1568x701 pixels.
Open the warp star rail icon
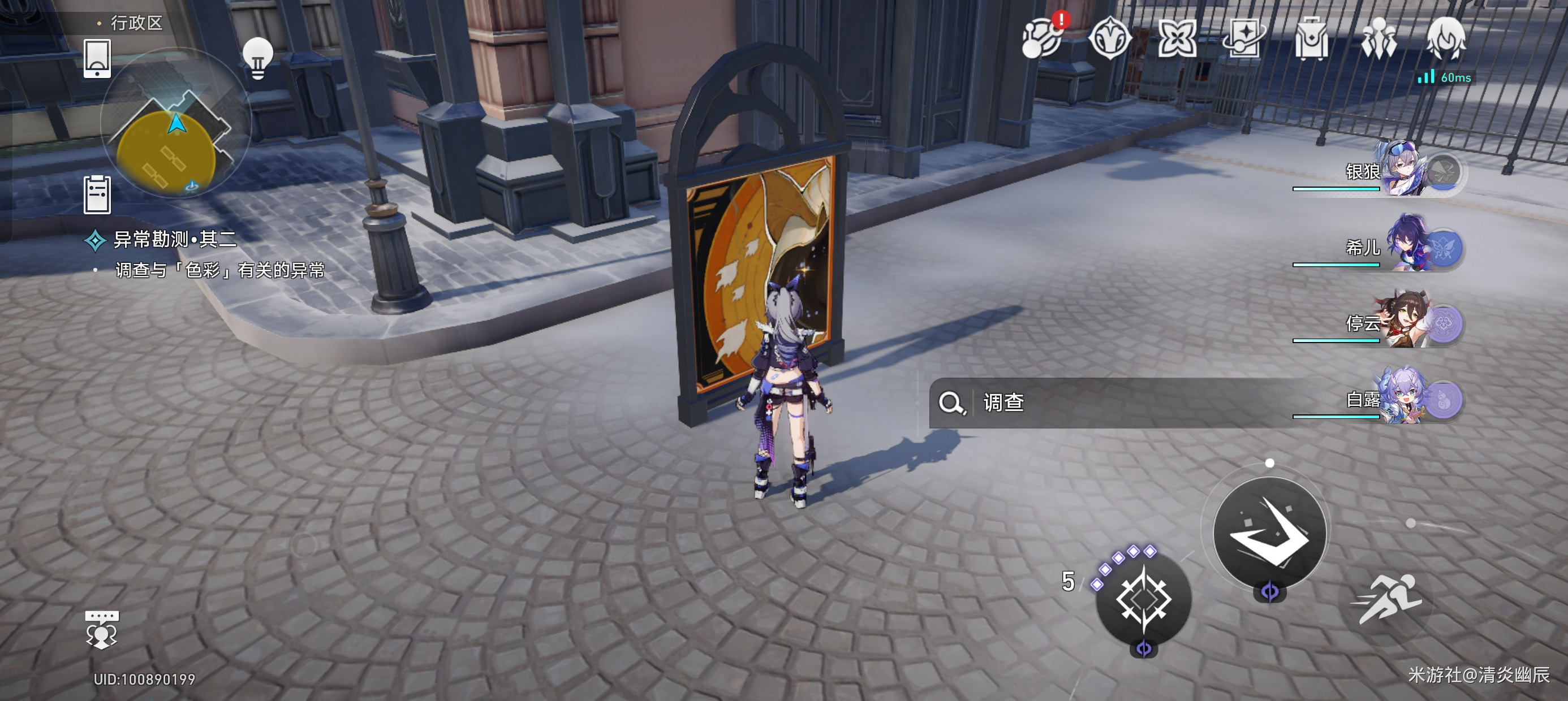coord(1243,38)
